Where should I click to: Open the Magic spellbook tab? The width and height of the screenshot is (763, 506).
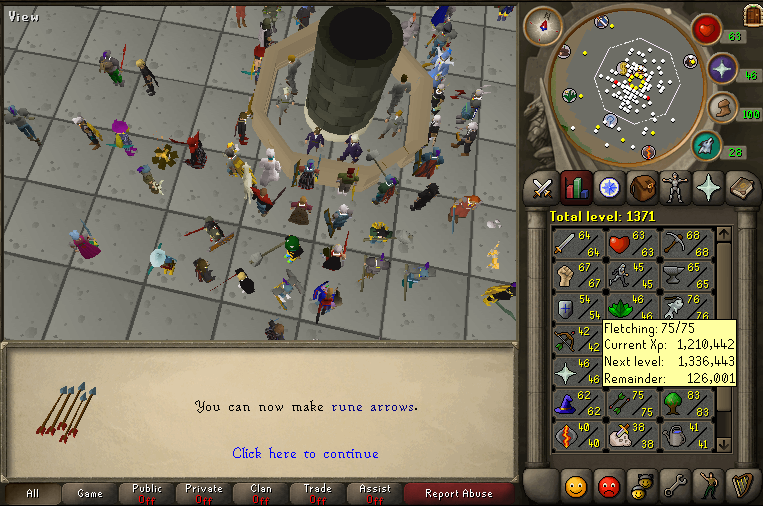[x=741, y=187]
